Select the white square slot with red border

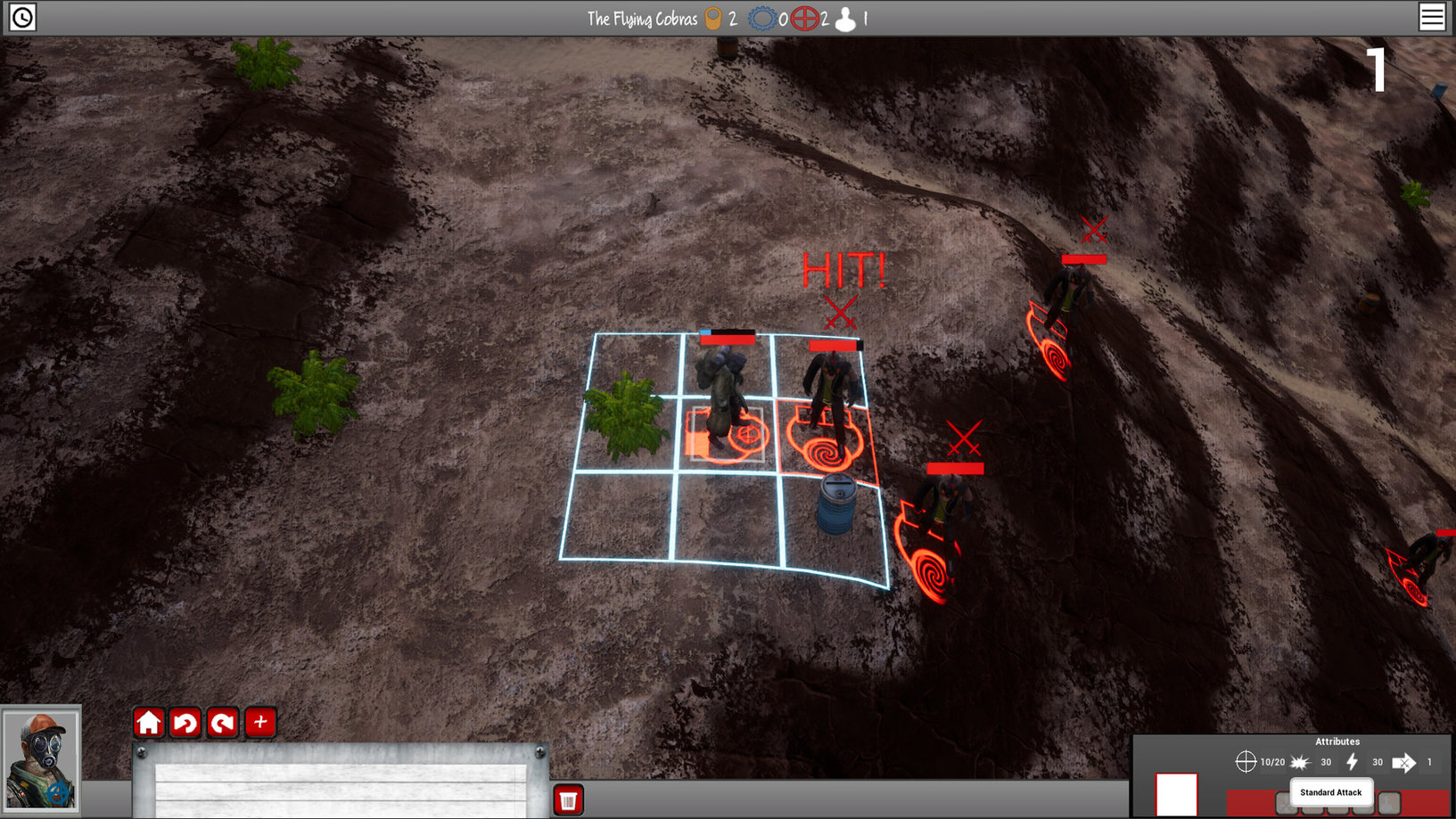[x=1176, y=794]
